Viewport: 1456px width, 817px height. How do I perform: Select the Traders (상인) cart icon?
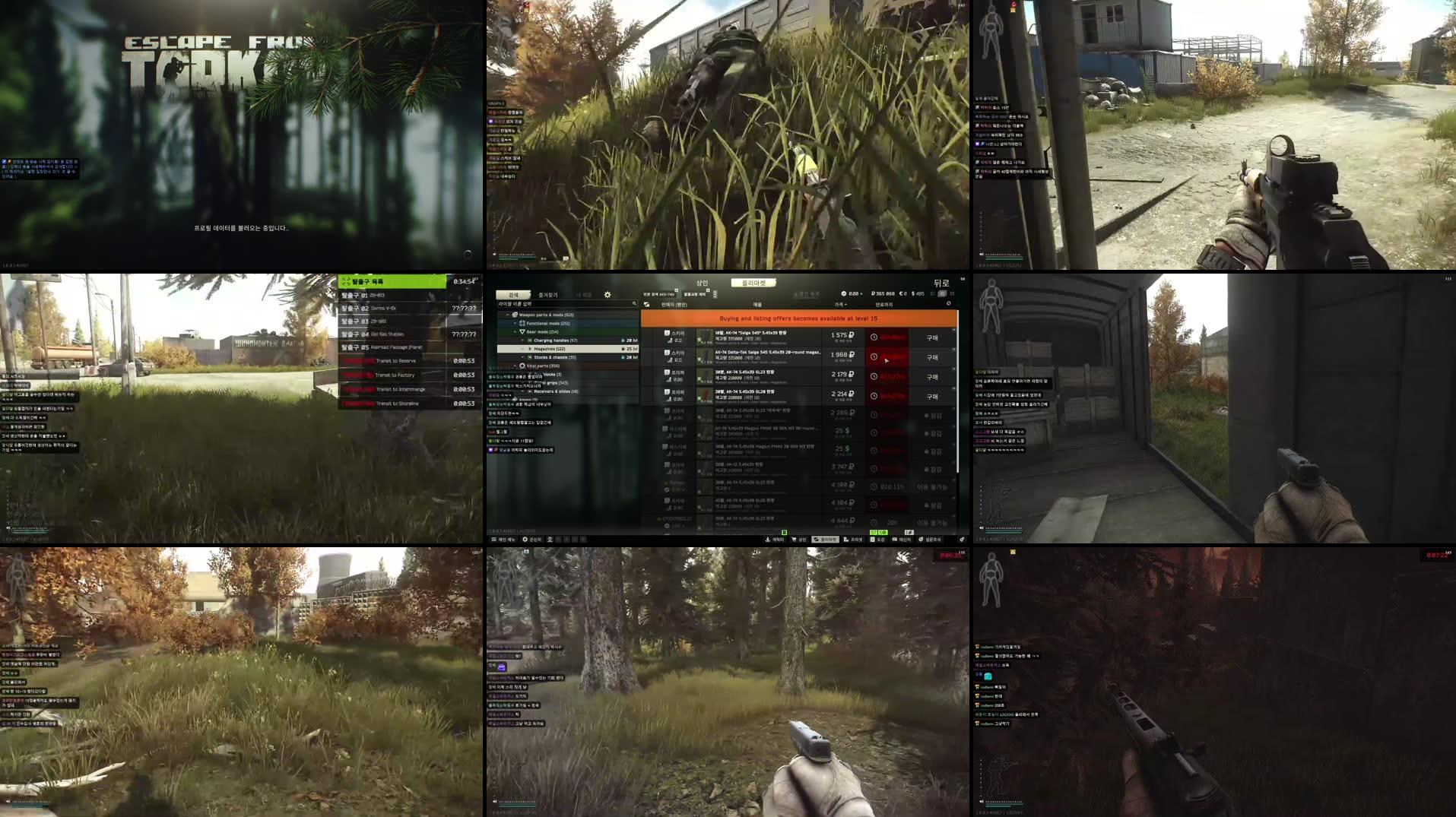[x=795, y=540]
